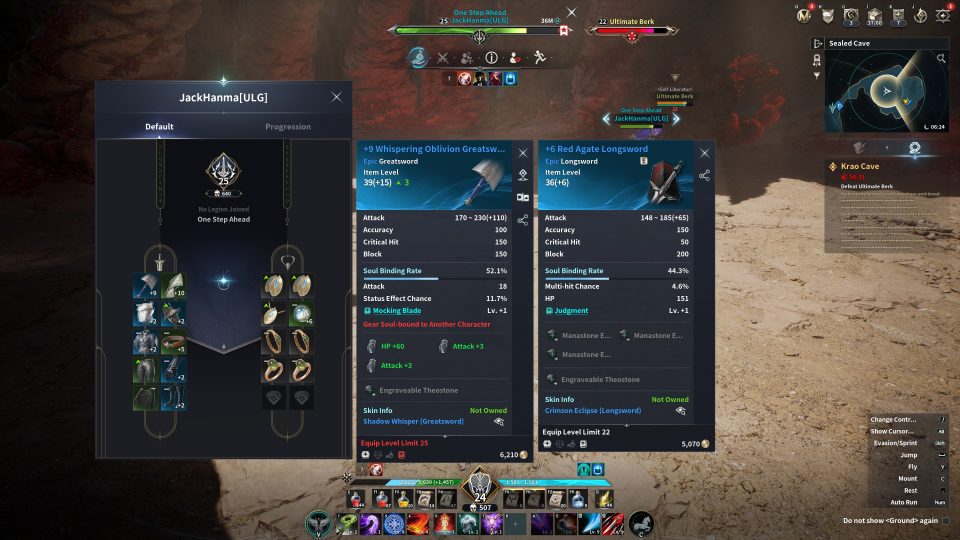The image size is (960, 540).
Task: Close the Red Agate Longsword tooltip
Action: (x=705, y=153)
